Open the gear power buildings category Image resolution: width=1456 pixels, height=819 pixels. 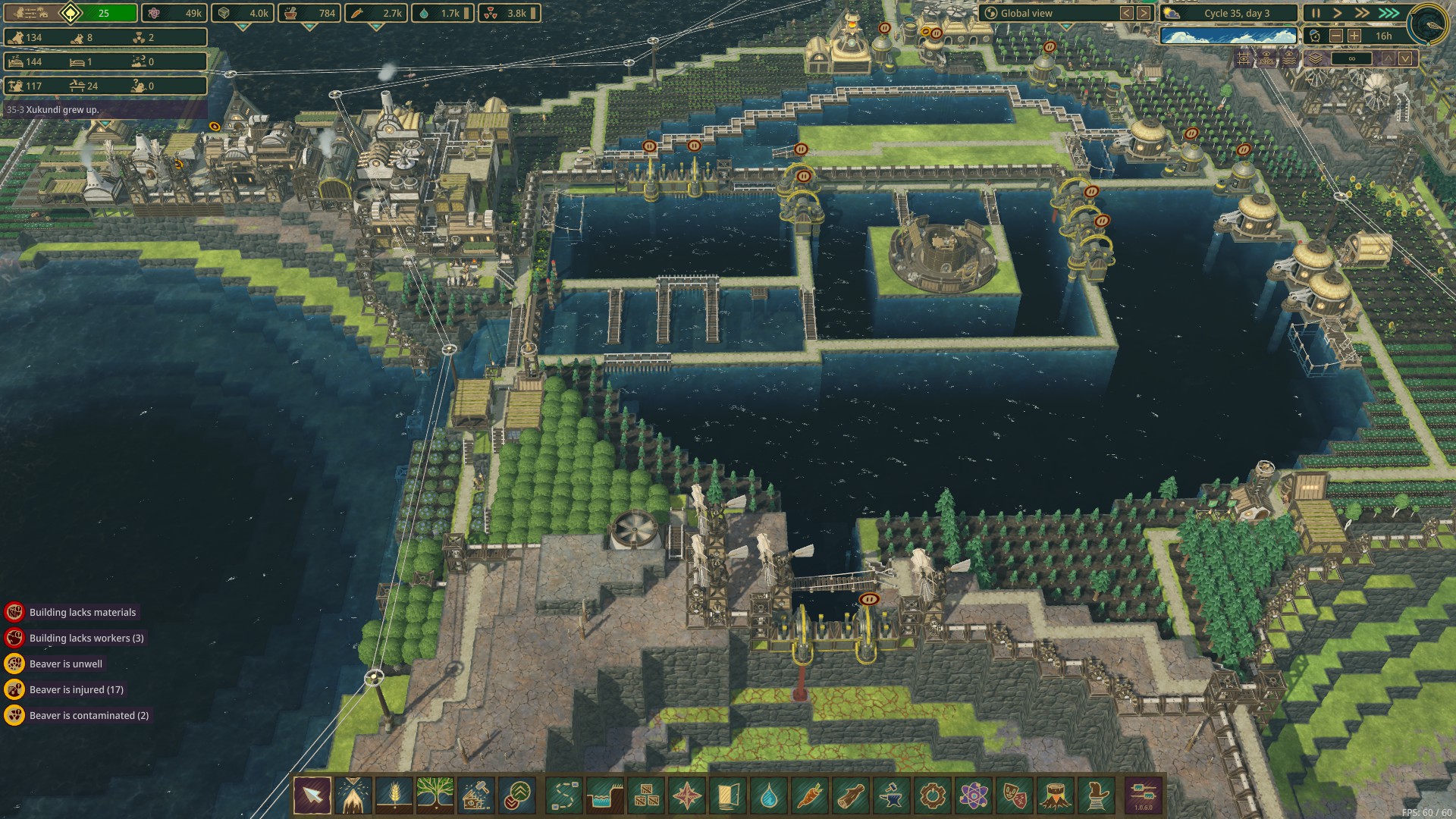[x=932, y=796]
